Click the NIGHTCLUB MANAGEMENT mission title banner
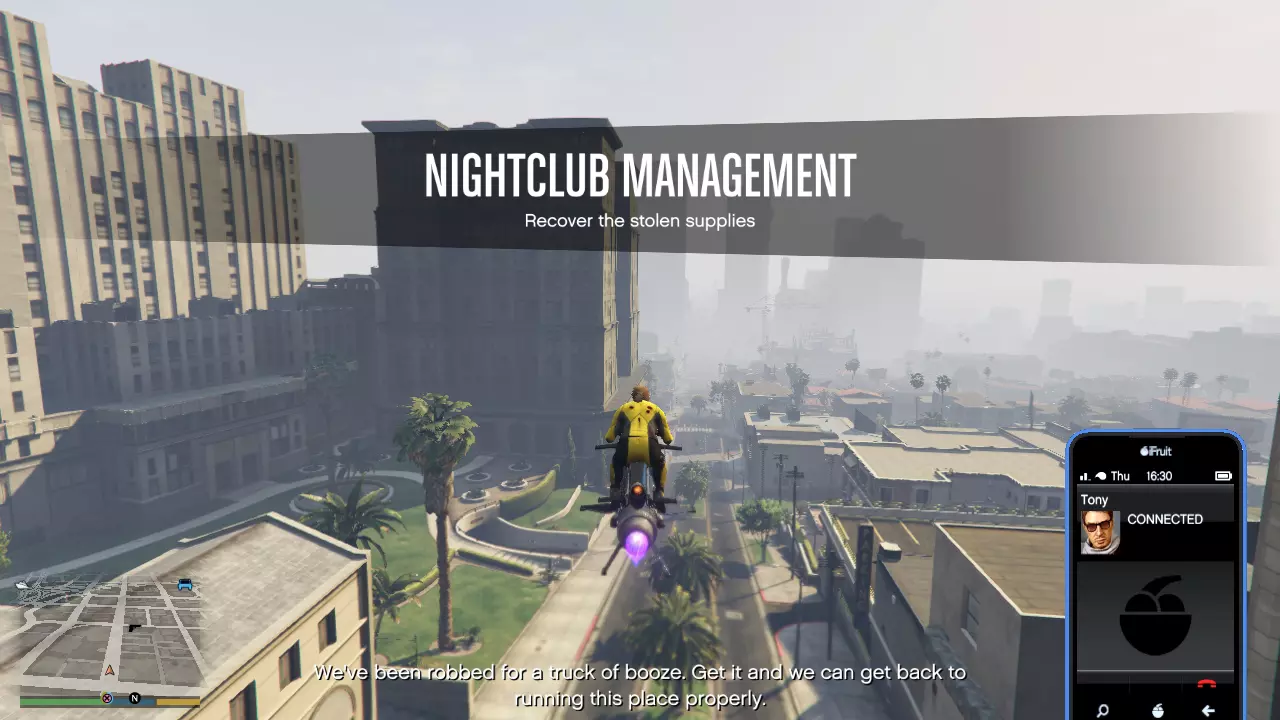 pos(640,175)
